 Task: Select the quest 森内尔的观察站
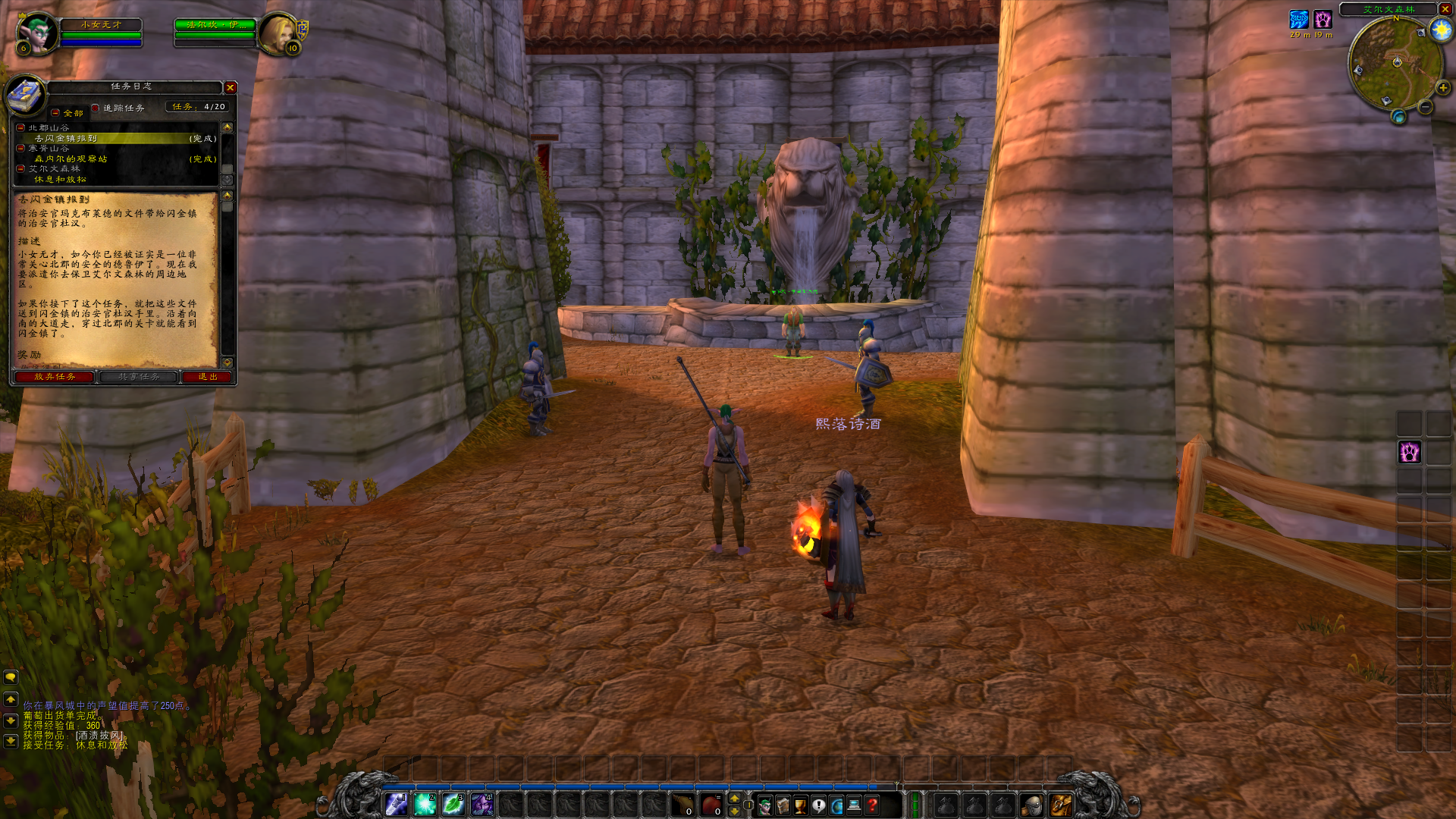tap(71, 159)
